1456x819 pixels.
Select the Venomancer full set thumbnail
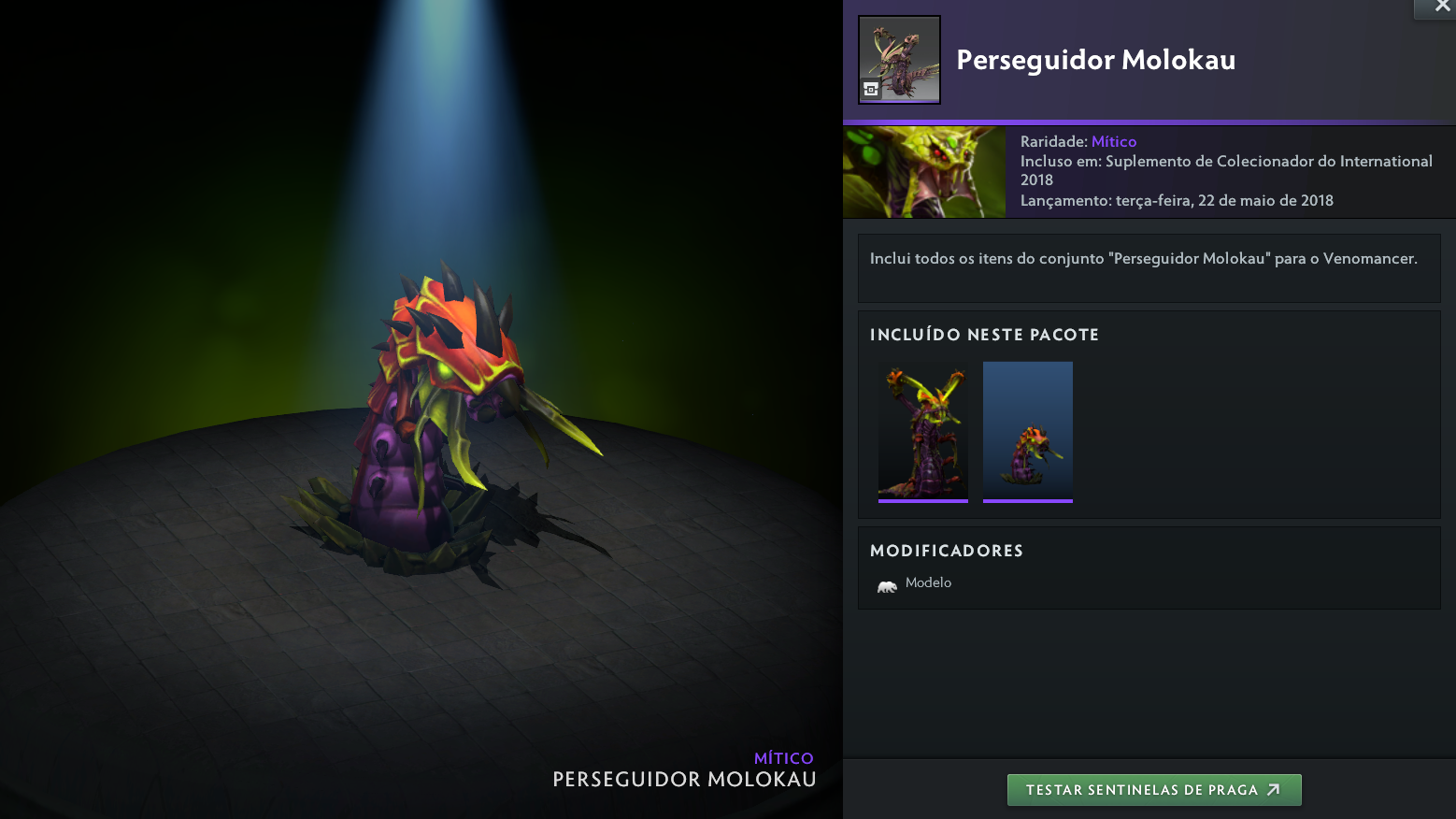pyautogui.click(x=922, y=432)
